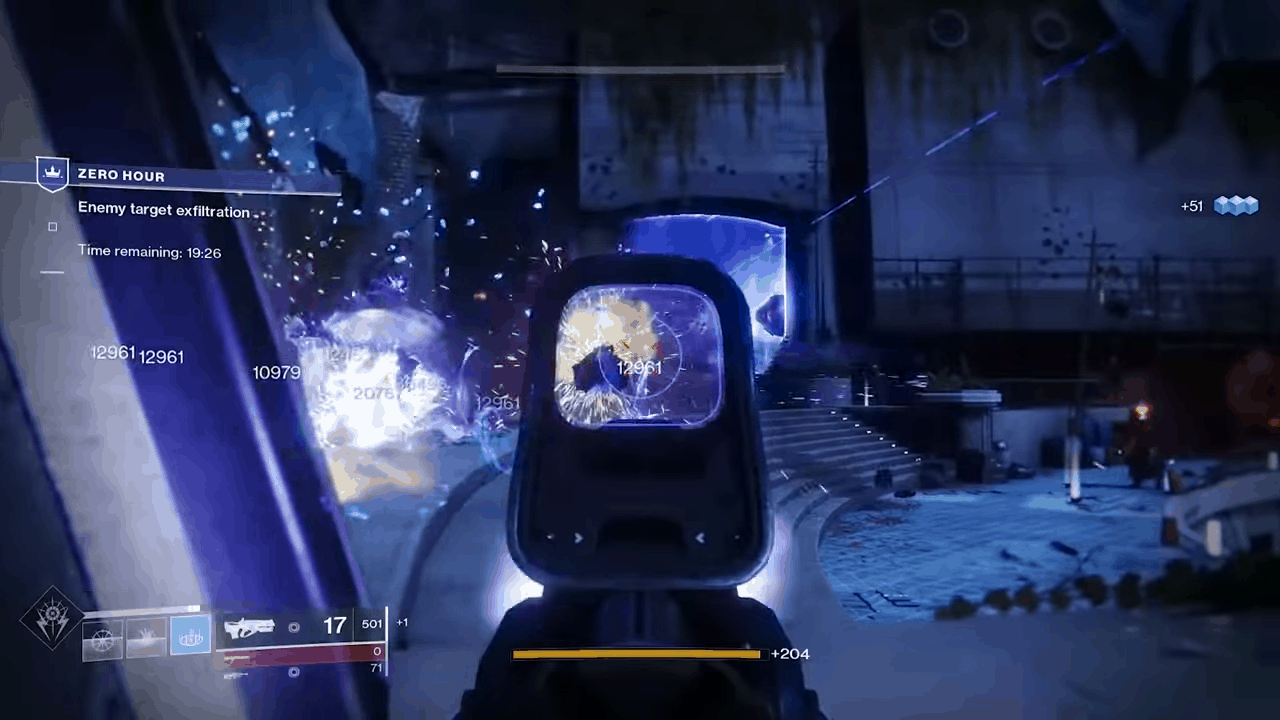Click the ZERO HOUR title label
Image resolution: width=1280 pixels, height=720 pixels.
click(121, 175)
